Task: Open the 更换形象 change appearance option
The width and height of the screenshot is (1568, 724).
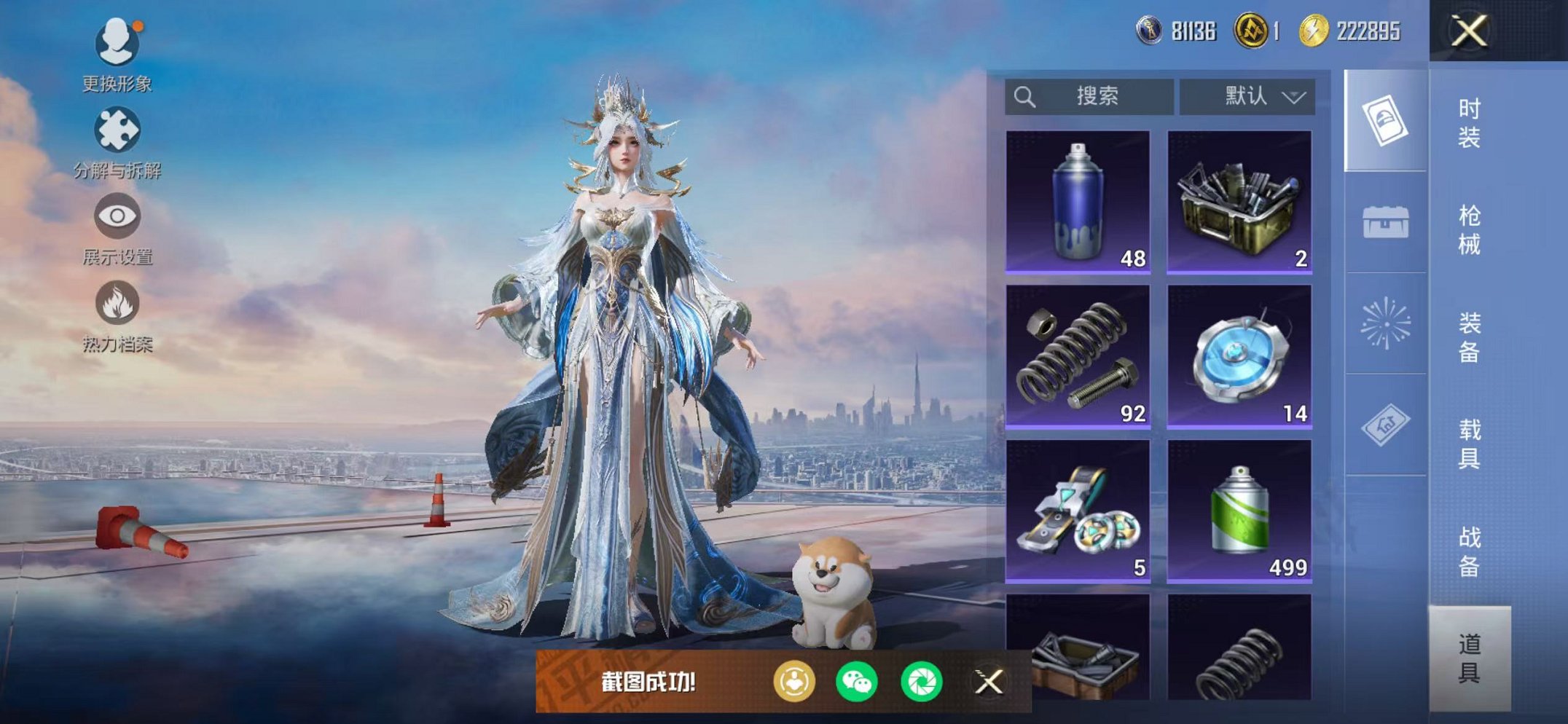Action: [117, 52]
